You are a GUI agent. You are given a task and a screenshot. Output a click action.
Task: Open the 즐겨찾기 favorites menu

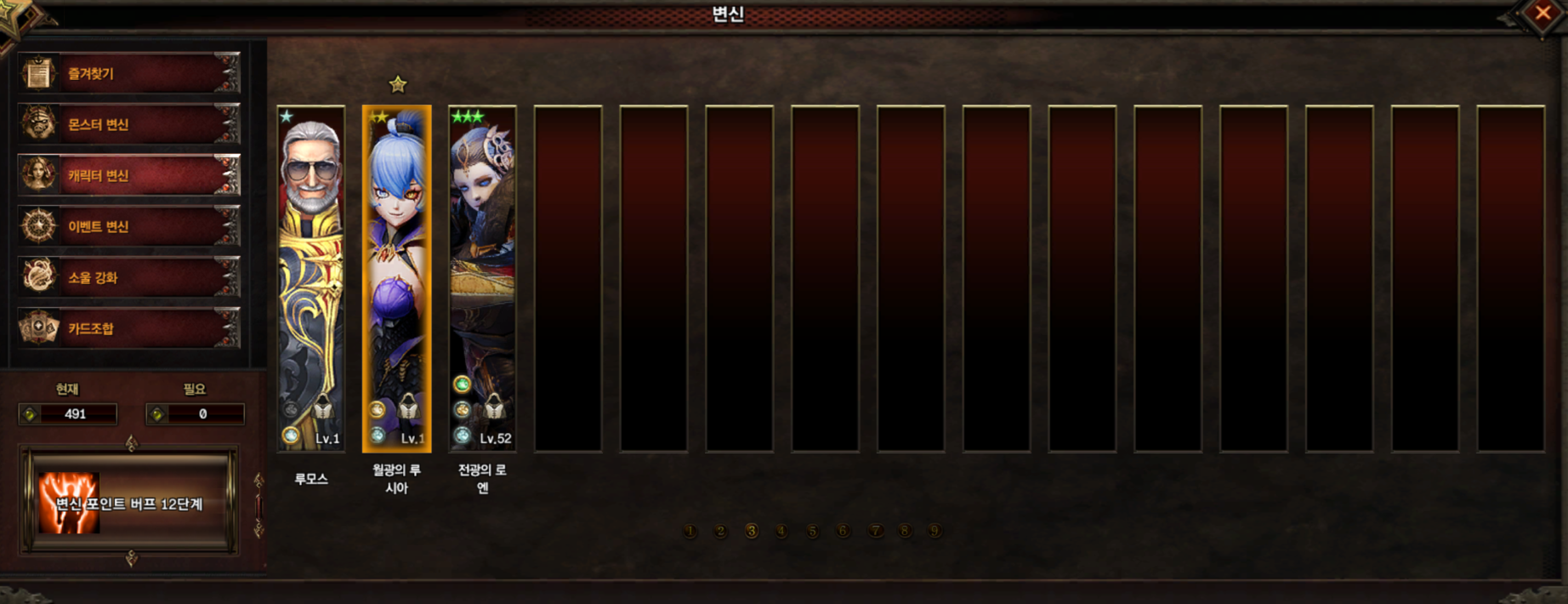(129, 73)
